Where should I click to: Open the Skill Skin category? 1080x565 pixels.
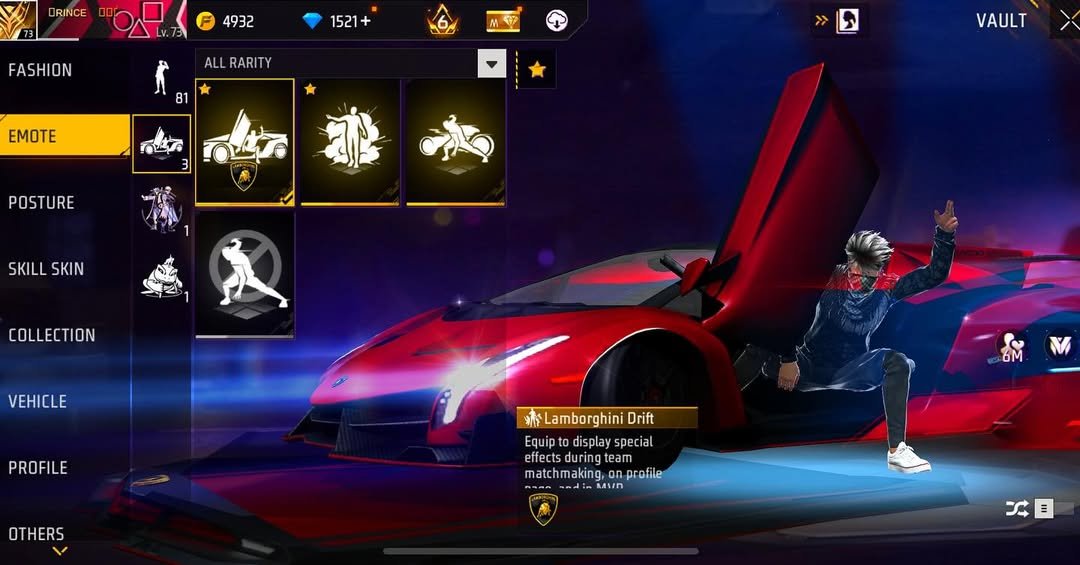click(x=46, y=269)
